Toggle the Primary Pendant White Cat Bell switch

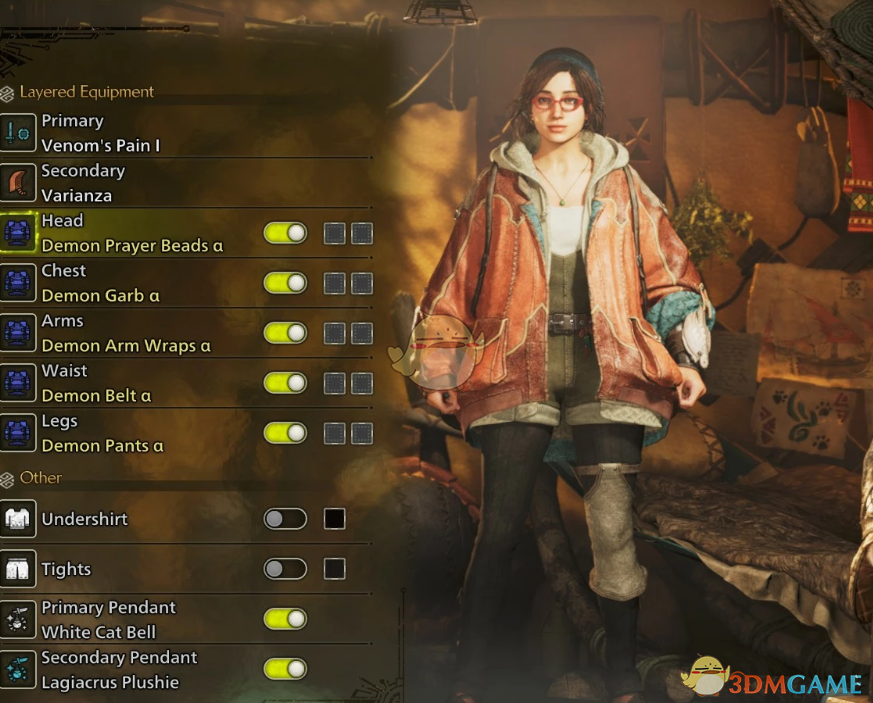click(x=285, y=619)
